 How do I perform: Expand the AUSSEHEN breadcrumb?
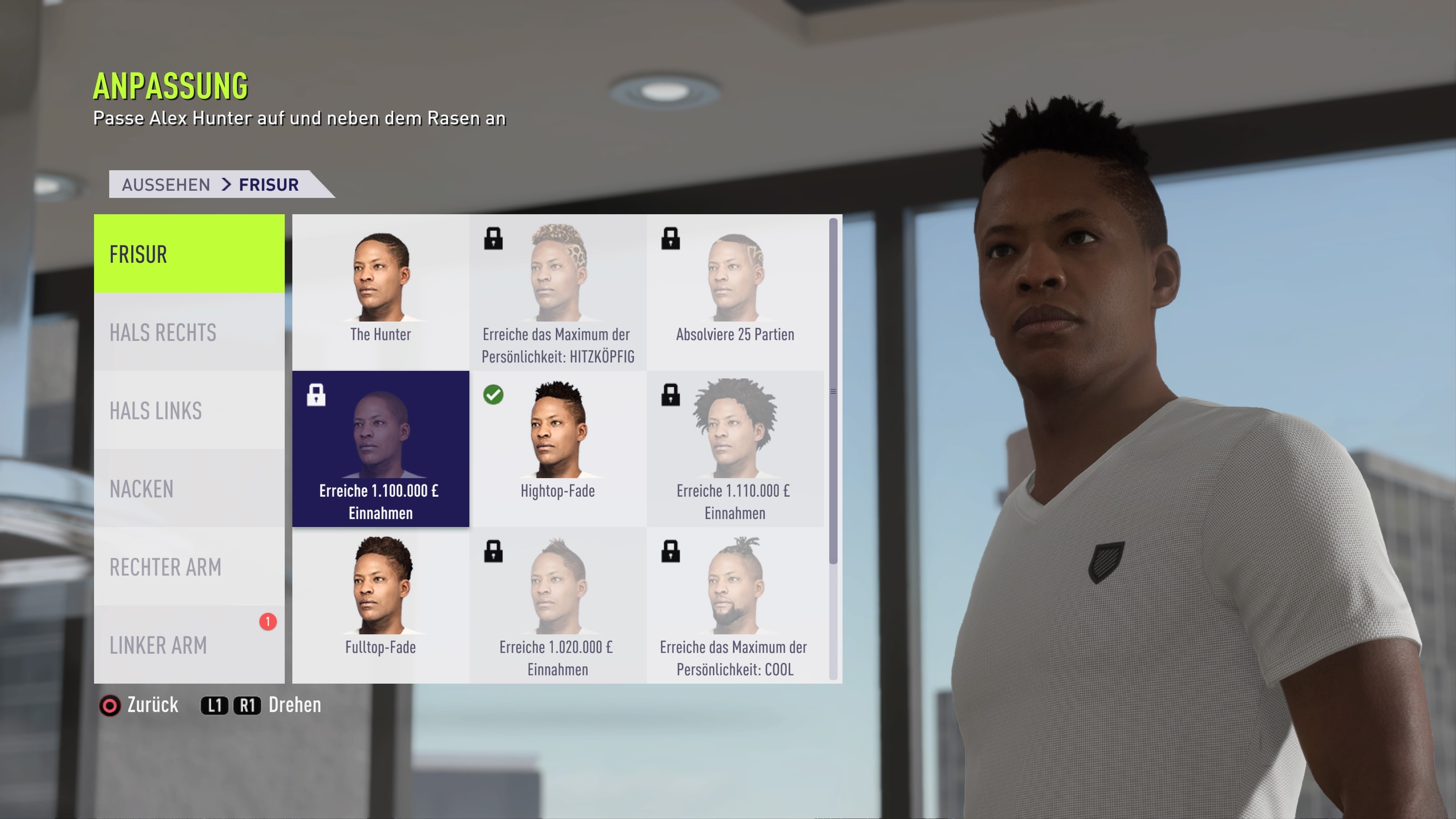click(x=167, y=184)
